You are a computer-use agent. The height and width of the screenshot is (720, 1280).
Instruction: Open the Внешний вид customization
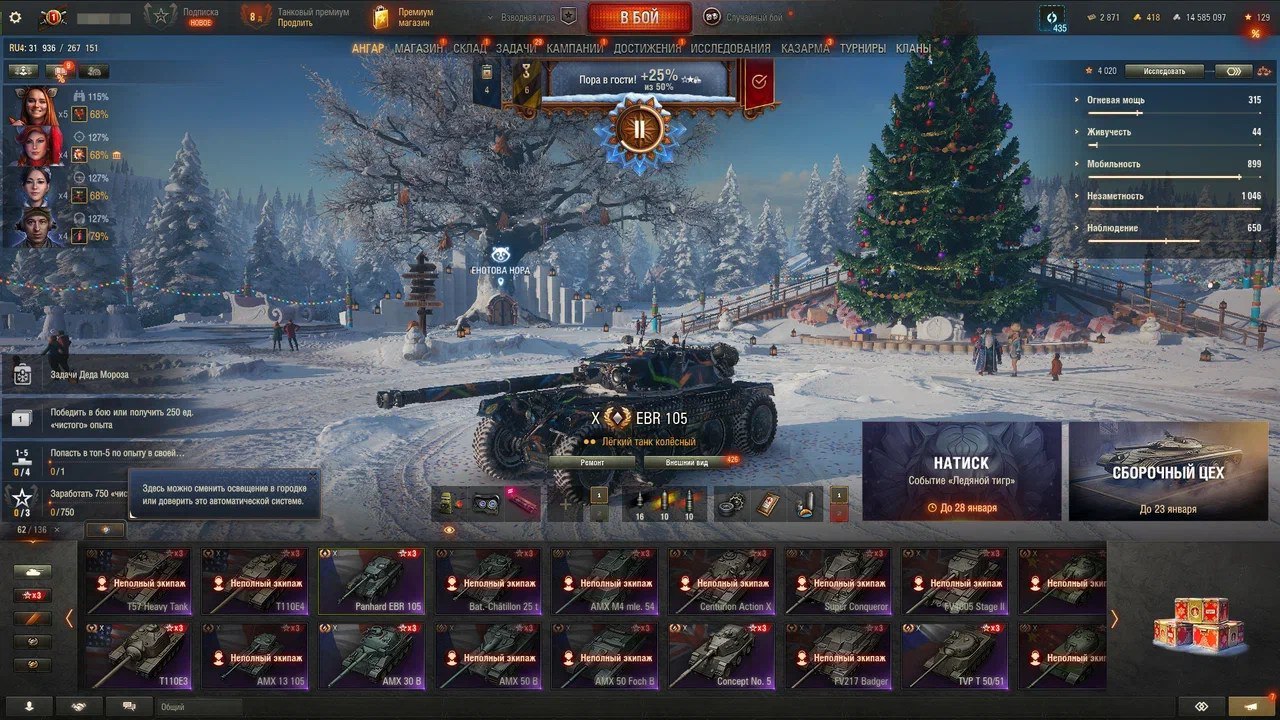coord(689,463)
